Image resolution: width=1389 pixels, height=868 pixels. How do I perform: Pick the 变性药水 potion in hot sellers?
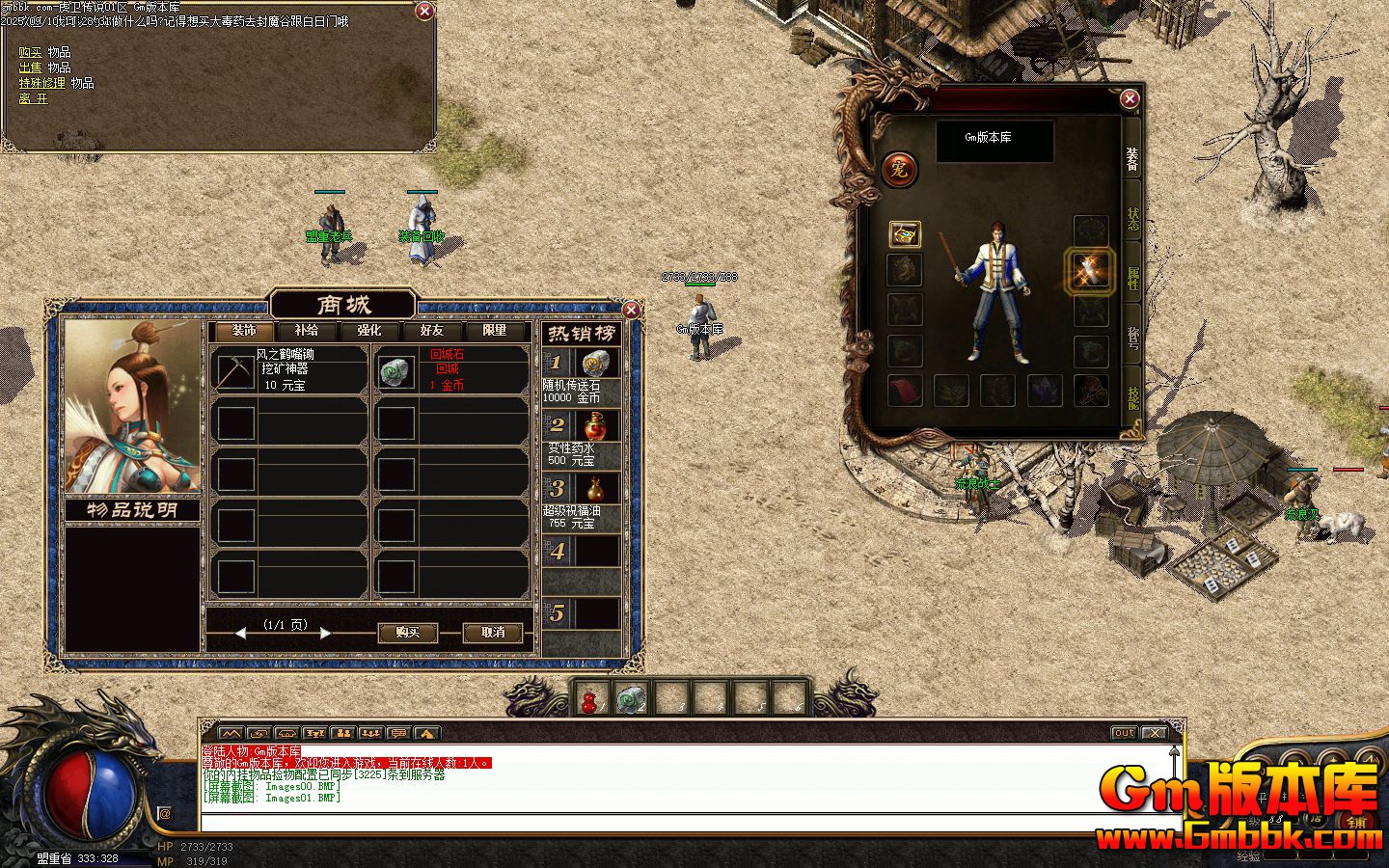[582, 437]
